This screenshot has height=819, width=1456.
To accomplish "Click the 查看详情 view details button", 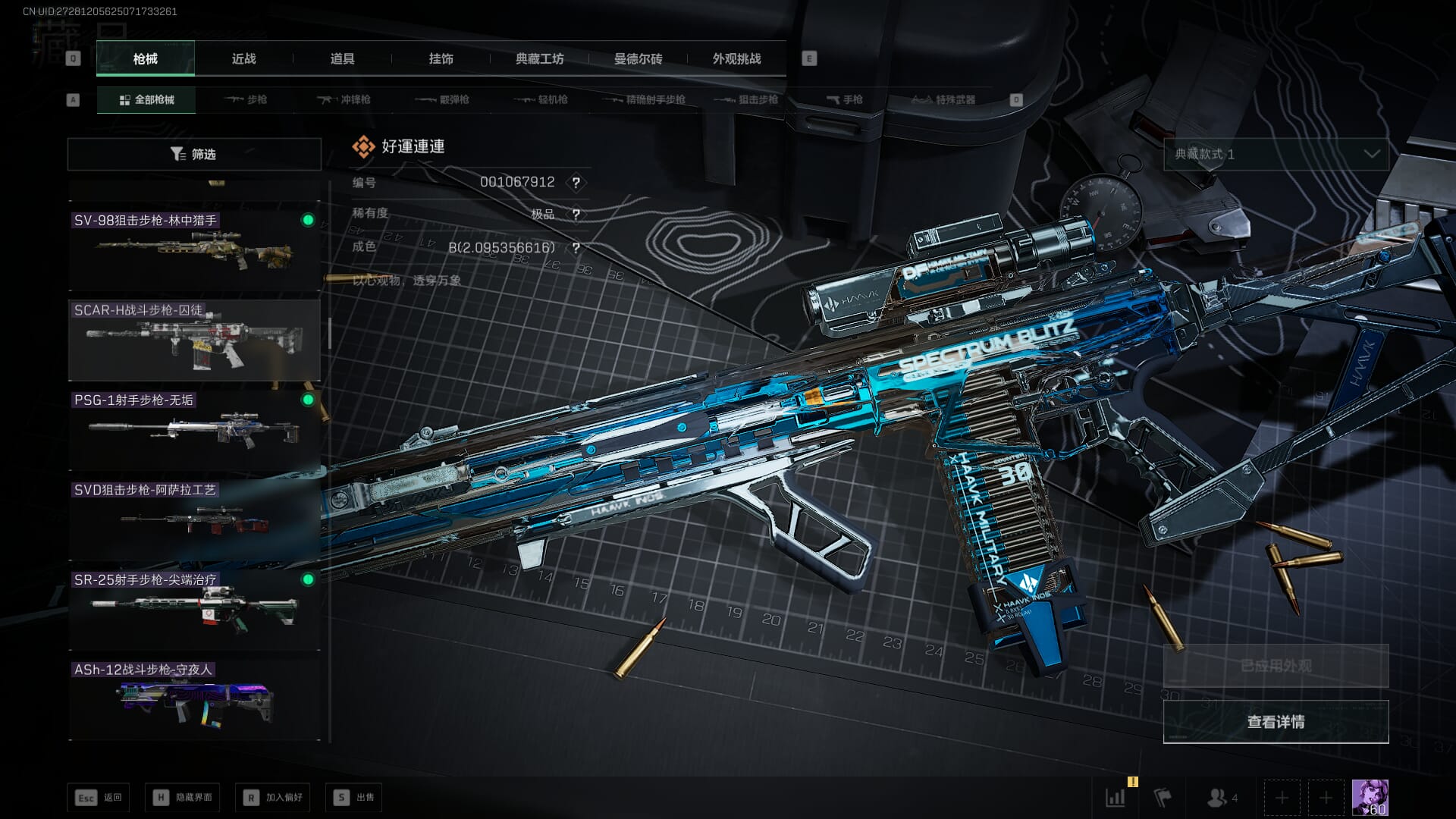I will (1276, 722).
